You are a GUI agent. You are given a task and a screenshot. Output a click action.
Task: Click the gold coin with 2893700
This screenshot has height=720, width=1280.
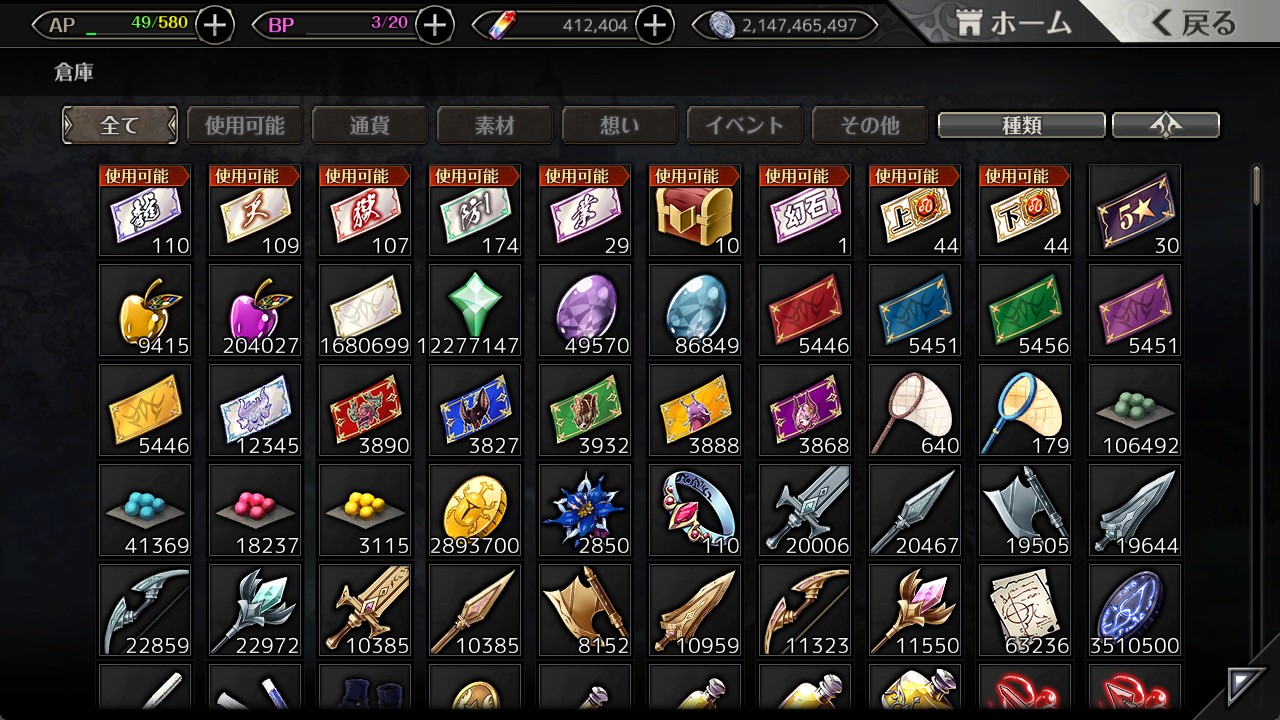point(475,511)
